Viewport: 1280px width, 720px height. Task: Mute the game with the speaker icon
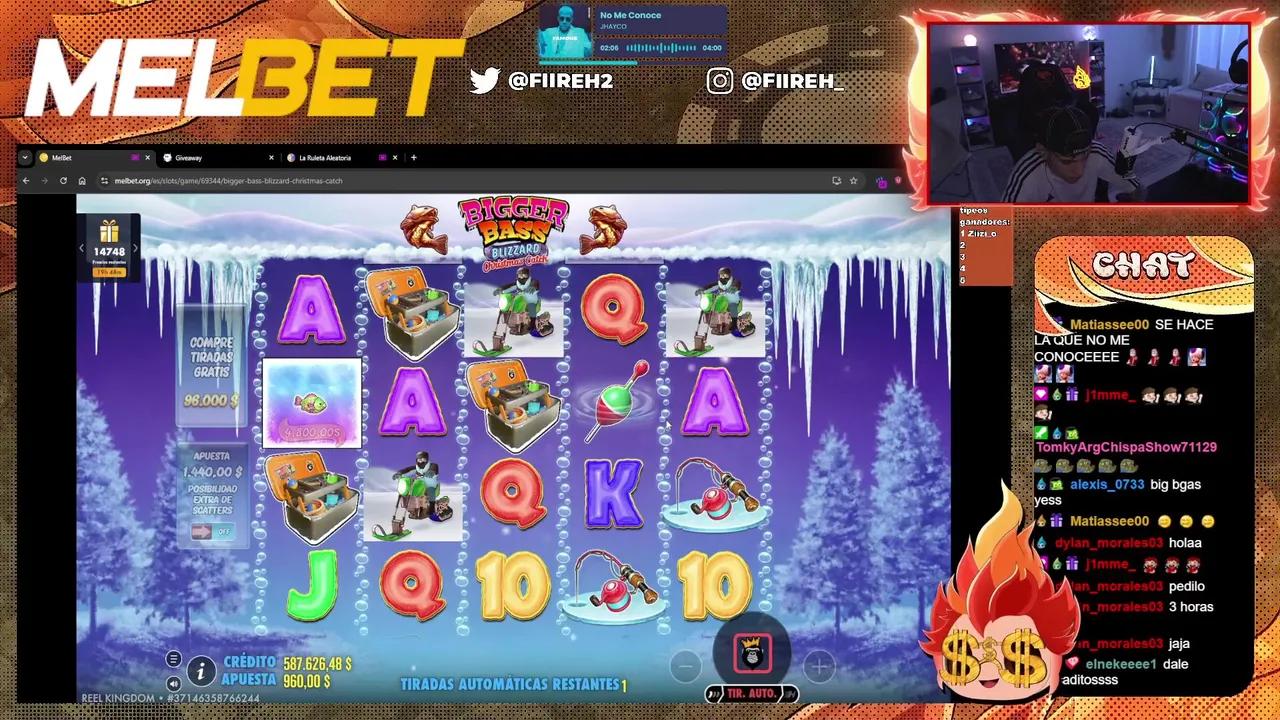pos(174,684)
